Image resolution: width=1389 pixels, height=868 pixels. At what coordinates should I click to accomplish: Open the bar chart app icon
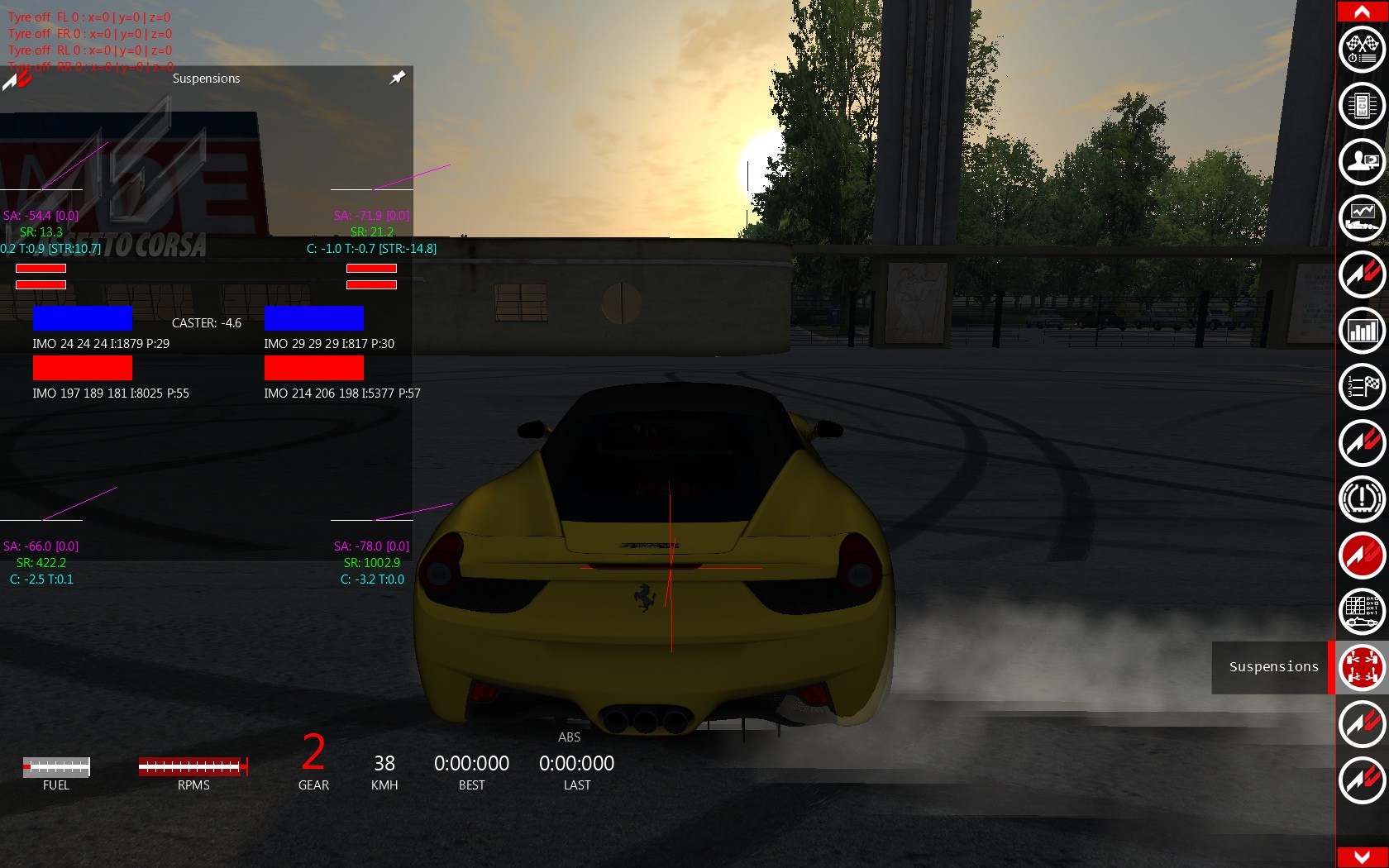(x=1362, y=331)
